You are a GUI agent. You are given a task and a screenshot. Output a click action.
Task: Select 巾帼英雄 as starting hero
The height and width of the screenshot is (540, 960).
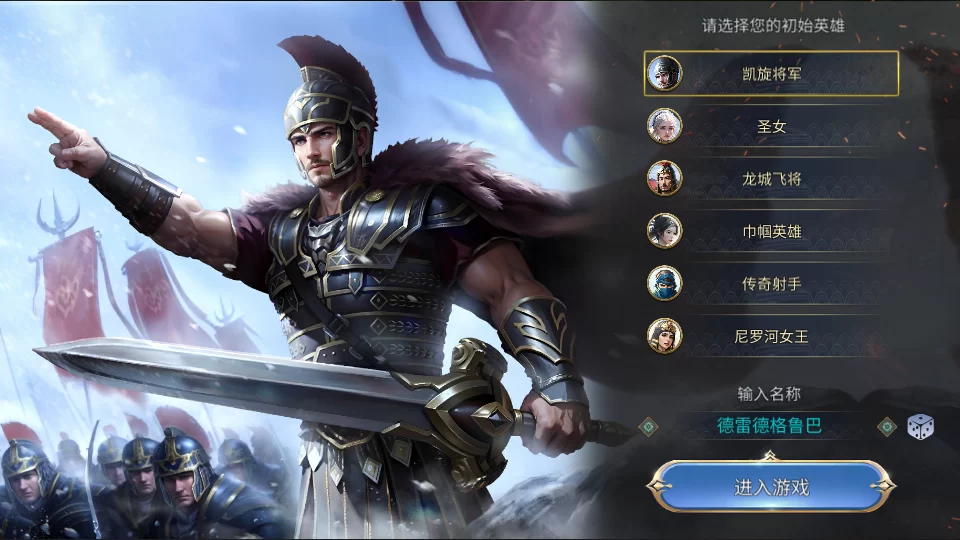(x=771, y=231)
